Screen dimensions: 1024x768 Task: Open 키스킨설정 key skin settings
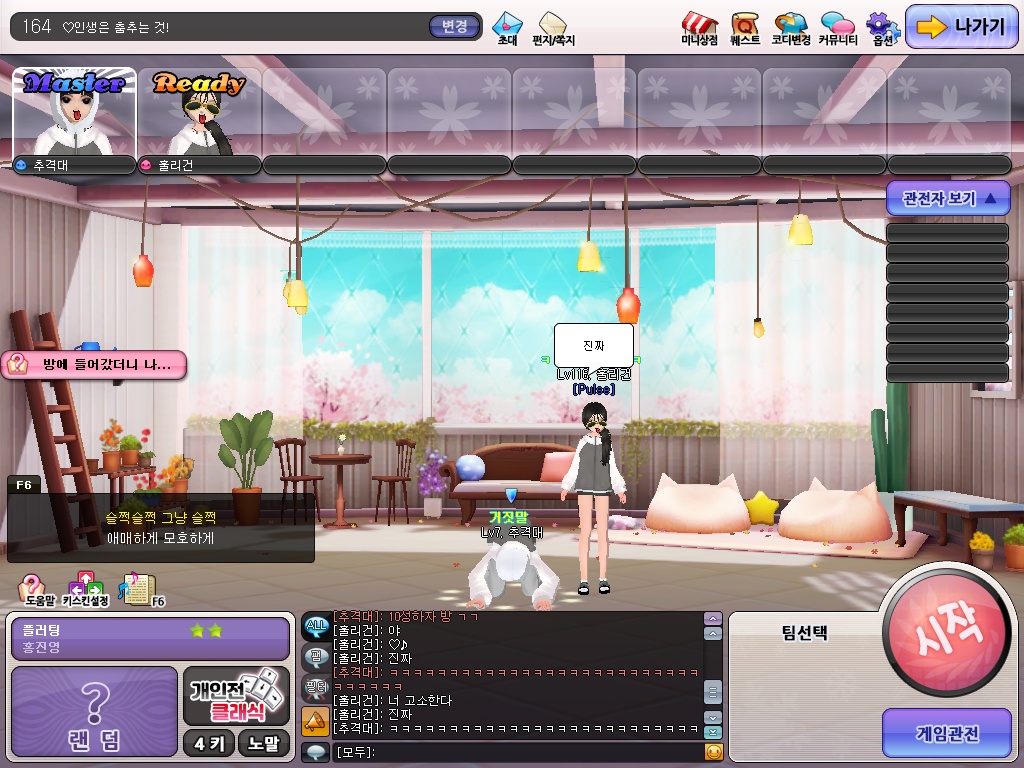[84, 591]
